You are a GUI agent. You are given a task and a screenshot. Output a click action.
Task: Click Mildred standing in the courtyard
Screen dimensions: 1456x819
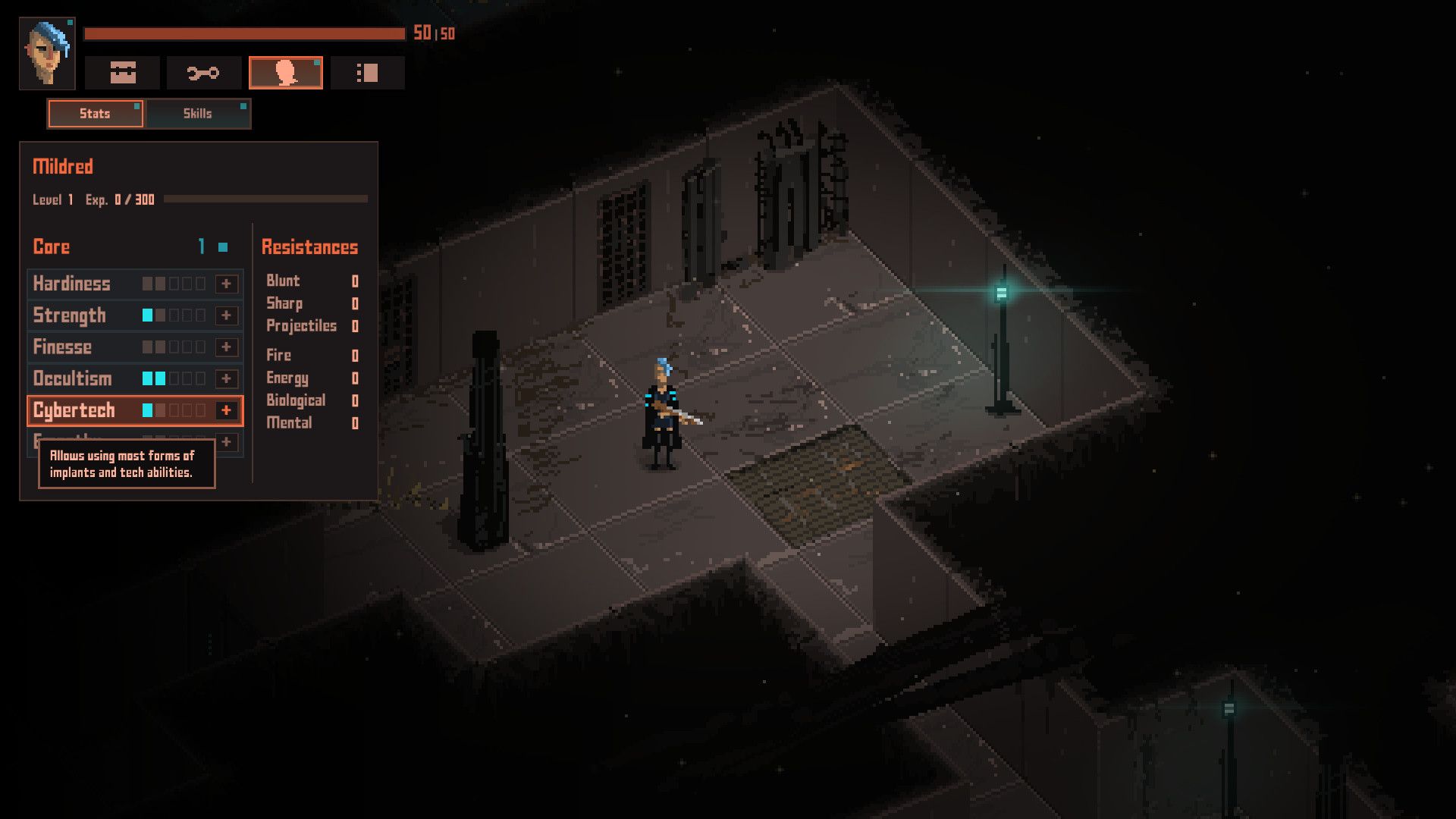click(664, 409)
